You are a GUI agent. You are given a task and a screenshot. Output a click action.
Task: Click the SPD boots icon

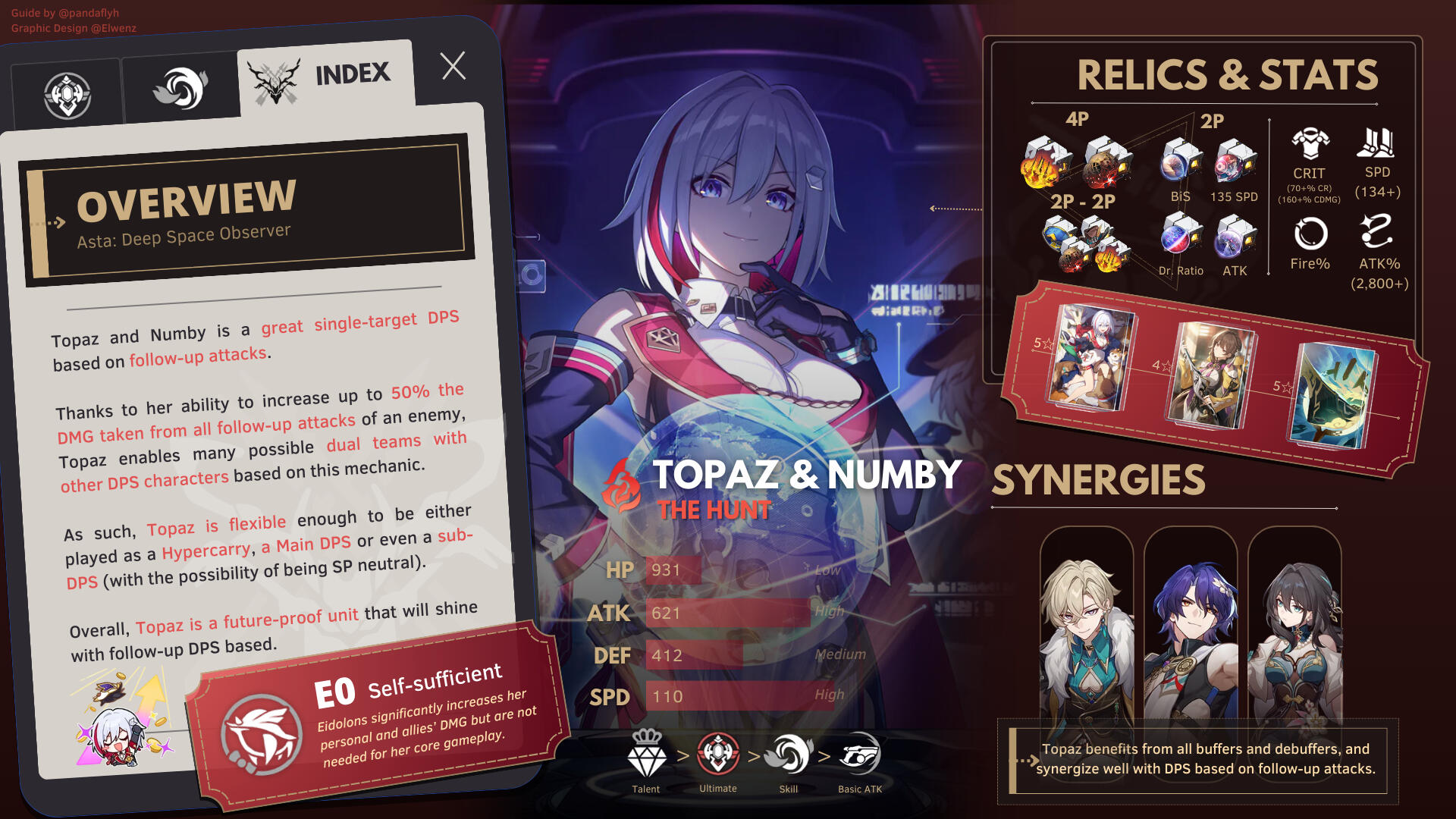click(x=1376, y=143)
